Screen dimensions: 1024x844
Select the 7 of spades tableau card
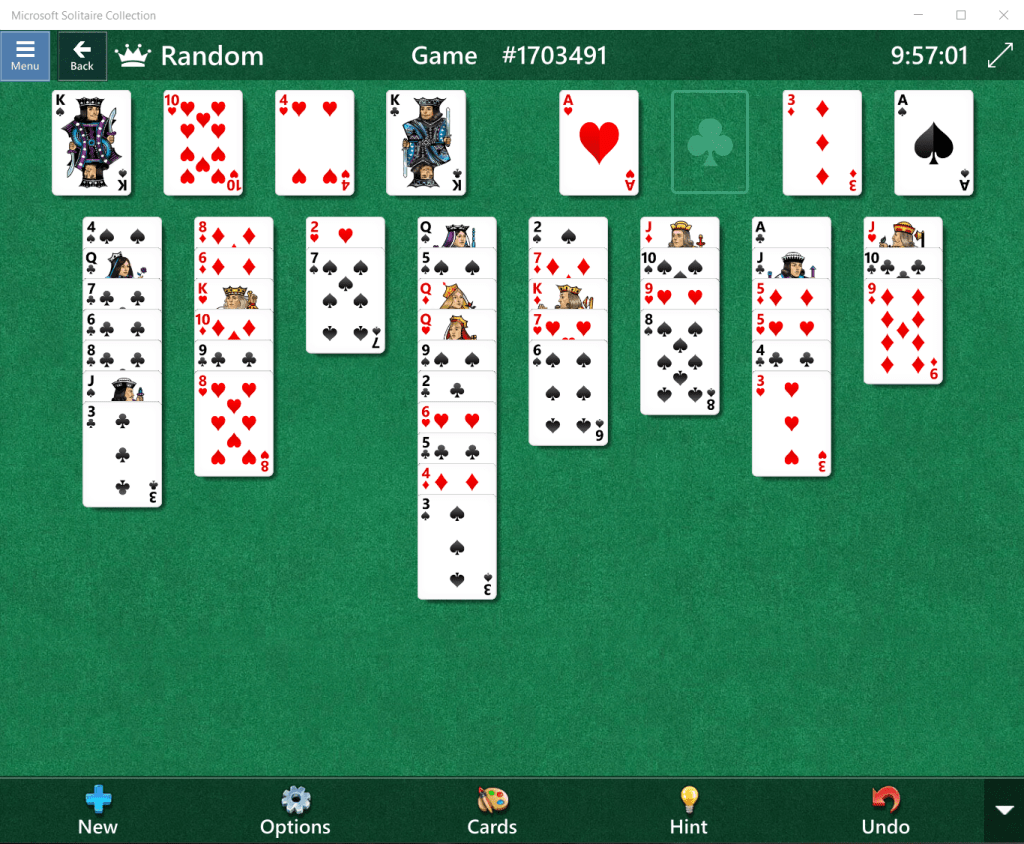345,302
